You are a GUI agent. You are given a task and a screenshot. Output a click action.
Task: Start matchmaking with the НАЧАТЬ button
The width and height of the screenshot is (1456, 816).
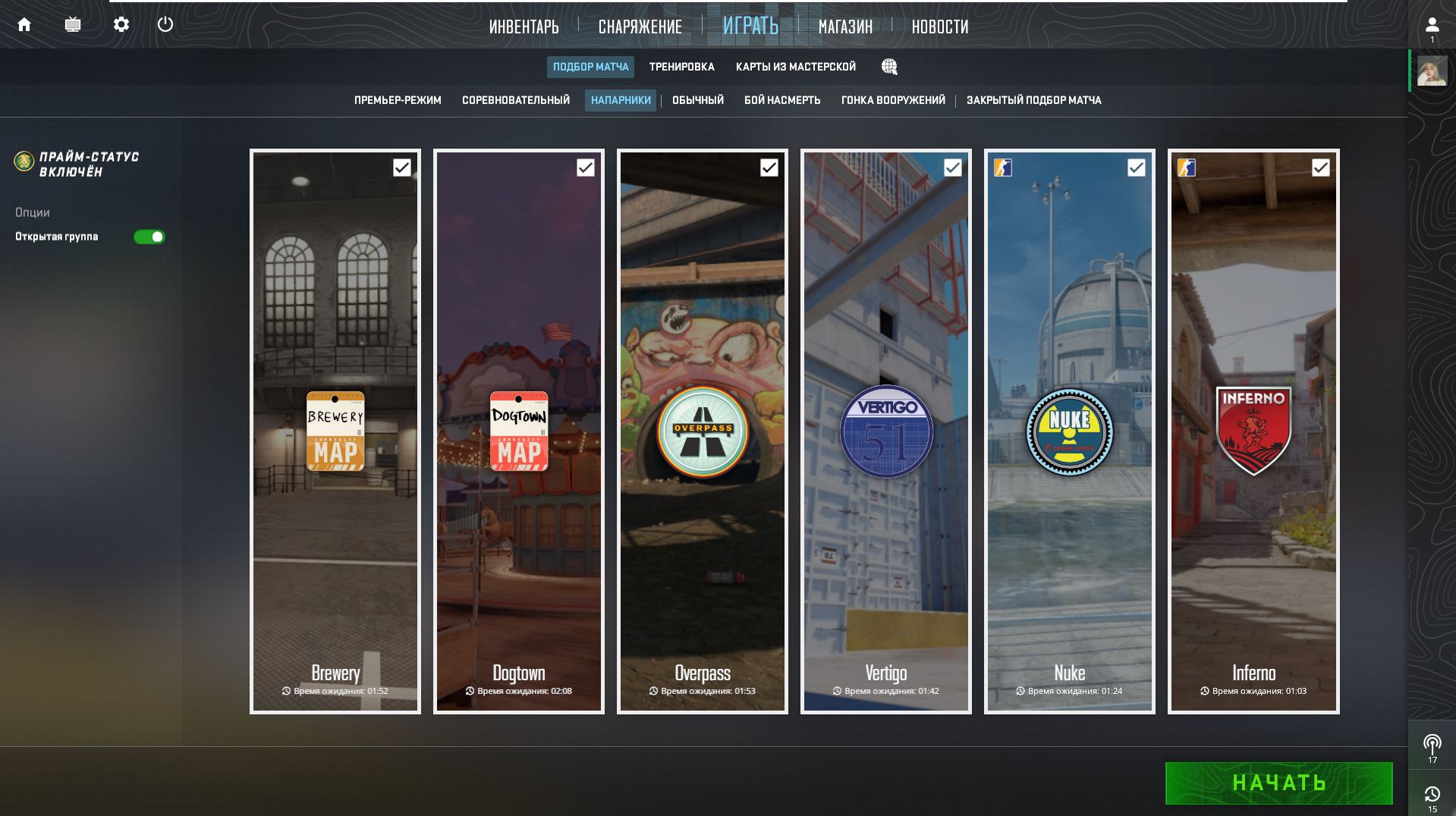(x=1278, y=783)
